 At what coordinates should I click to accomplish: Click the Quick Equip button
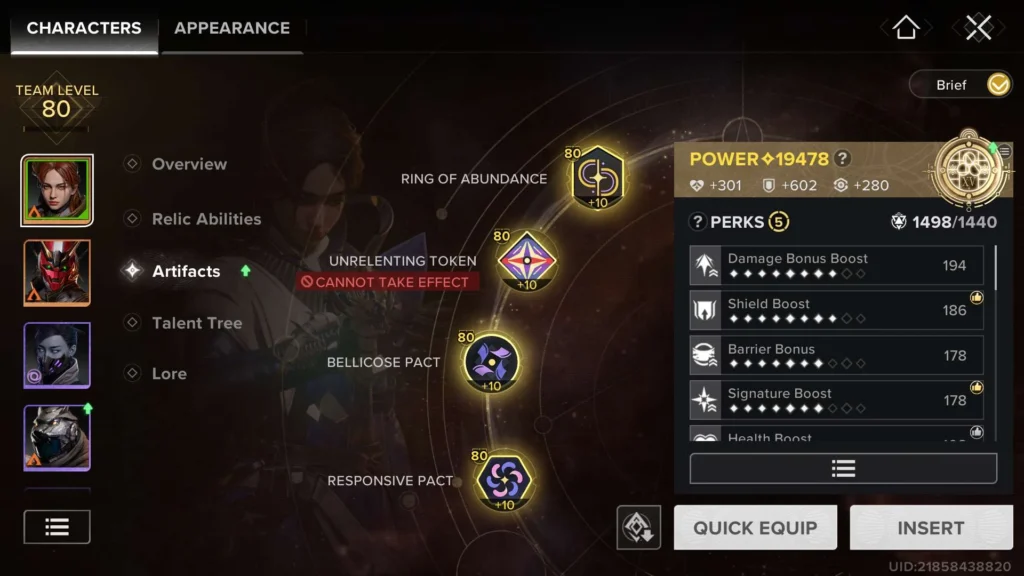(x=755, y=528)
